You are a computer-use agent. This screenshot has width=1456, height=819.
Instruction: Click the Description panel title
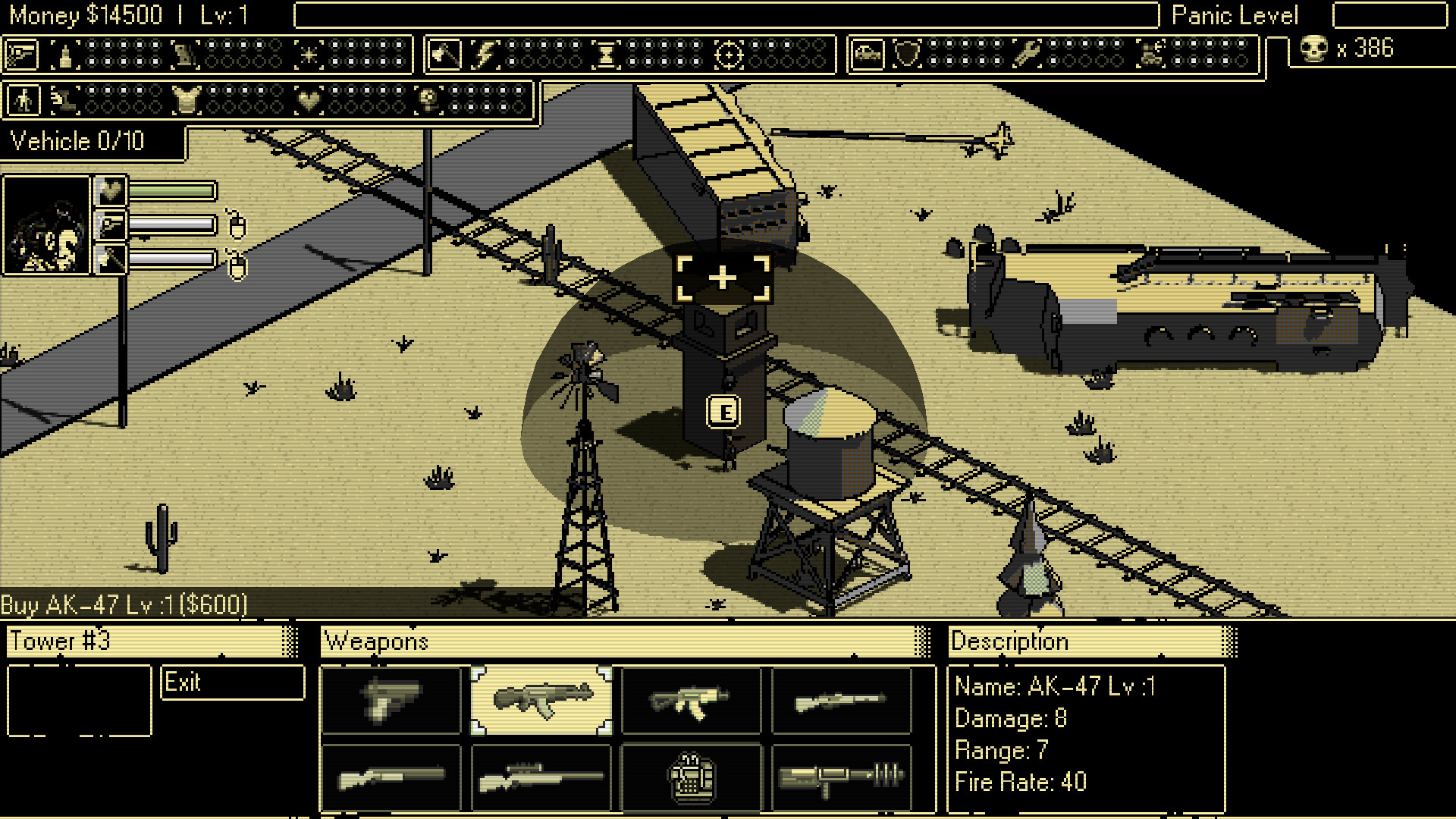tap(1009, 642)
